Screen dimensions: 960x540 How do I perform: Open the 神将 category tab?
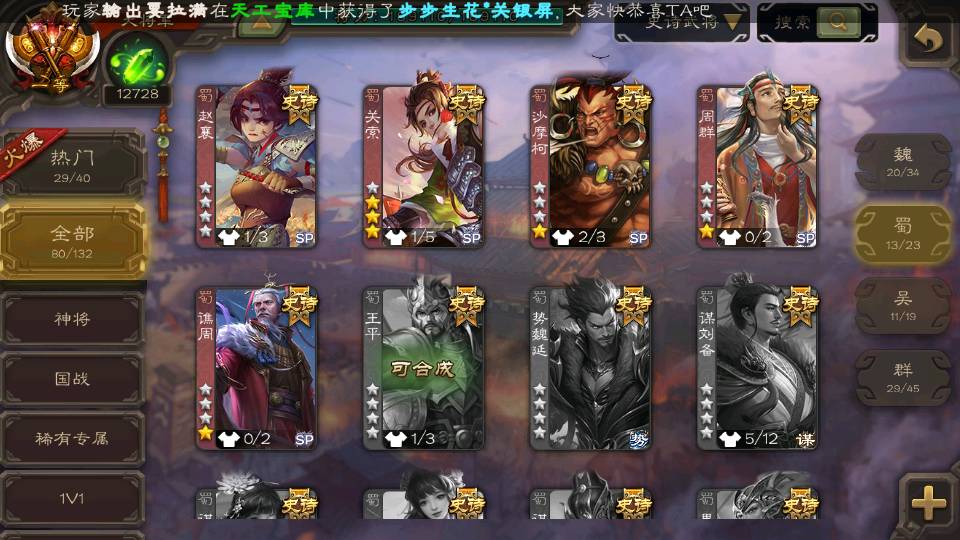(72, 319)
